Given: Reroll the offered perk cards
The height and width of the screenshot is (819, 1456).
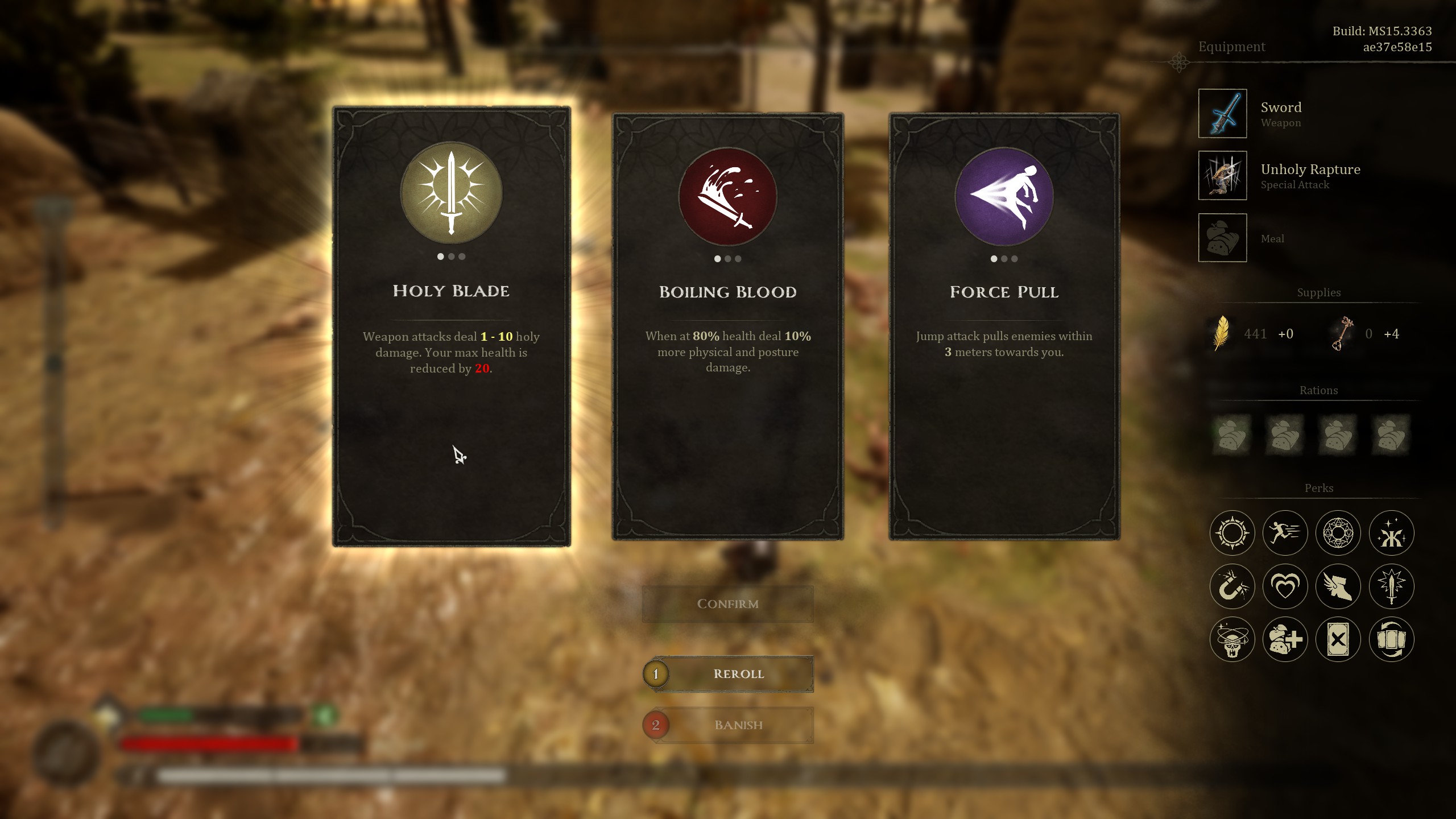Looking at the screenshot, I should [738, 674].
